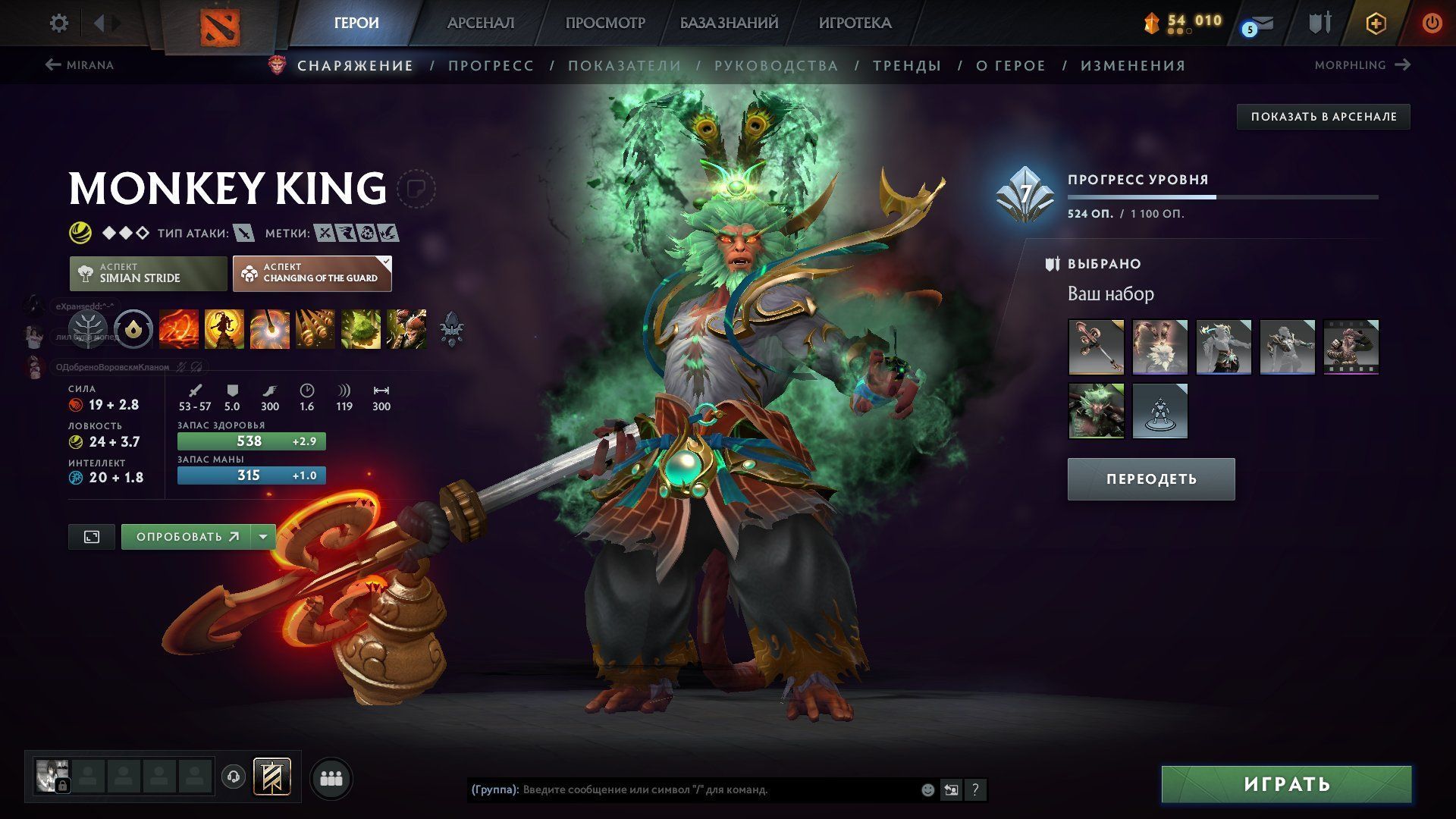1456x819 pixels.
Task: Switch to the Арсенал tab
Action: 480,24
